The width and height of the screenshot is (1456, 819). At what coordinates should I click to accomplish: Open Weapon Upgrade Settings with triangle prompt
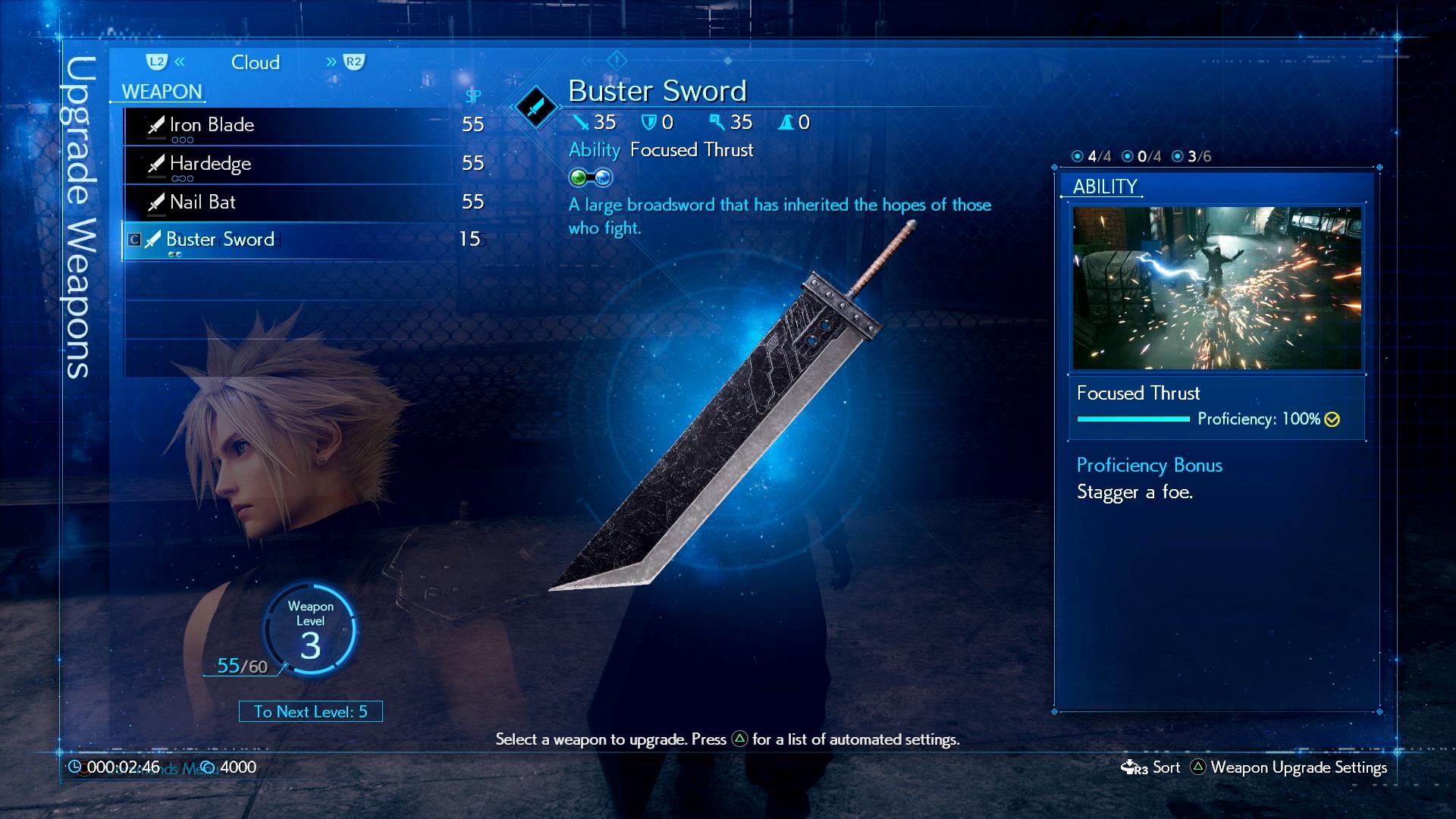[x=1299, y=767]
